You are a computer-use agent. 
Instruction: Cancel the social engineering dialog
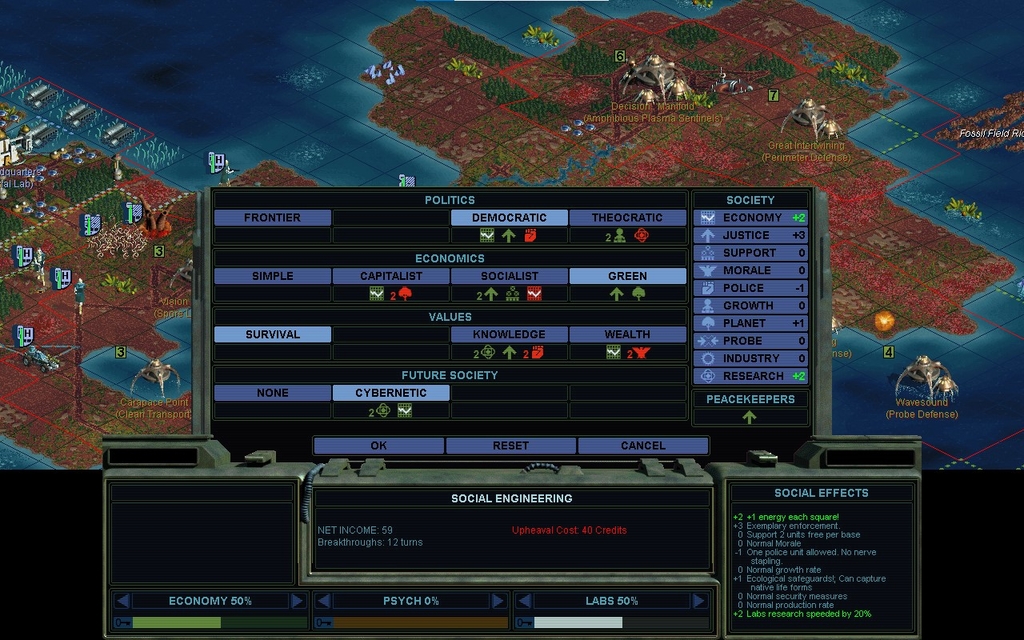pos(643,446)
